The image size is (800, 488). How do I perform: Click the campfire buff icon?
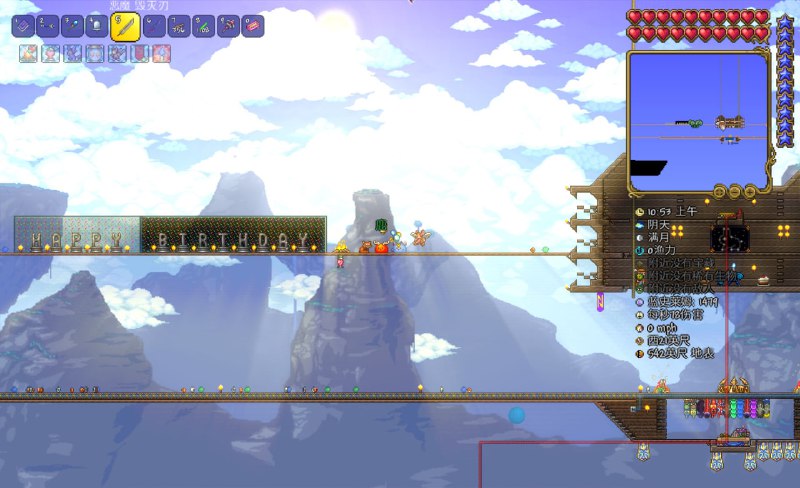pyautogui.click(x=28, y=54)
